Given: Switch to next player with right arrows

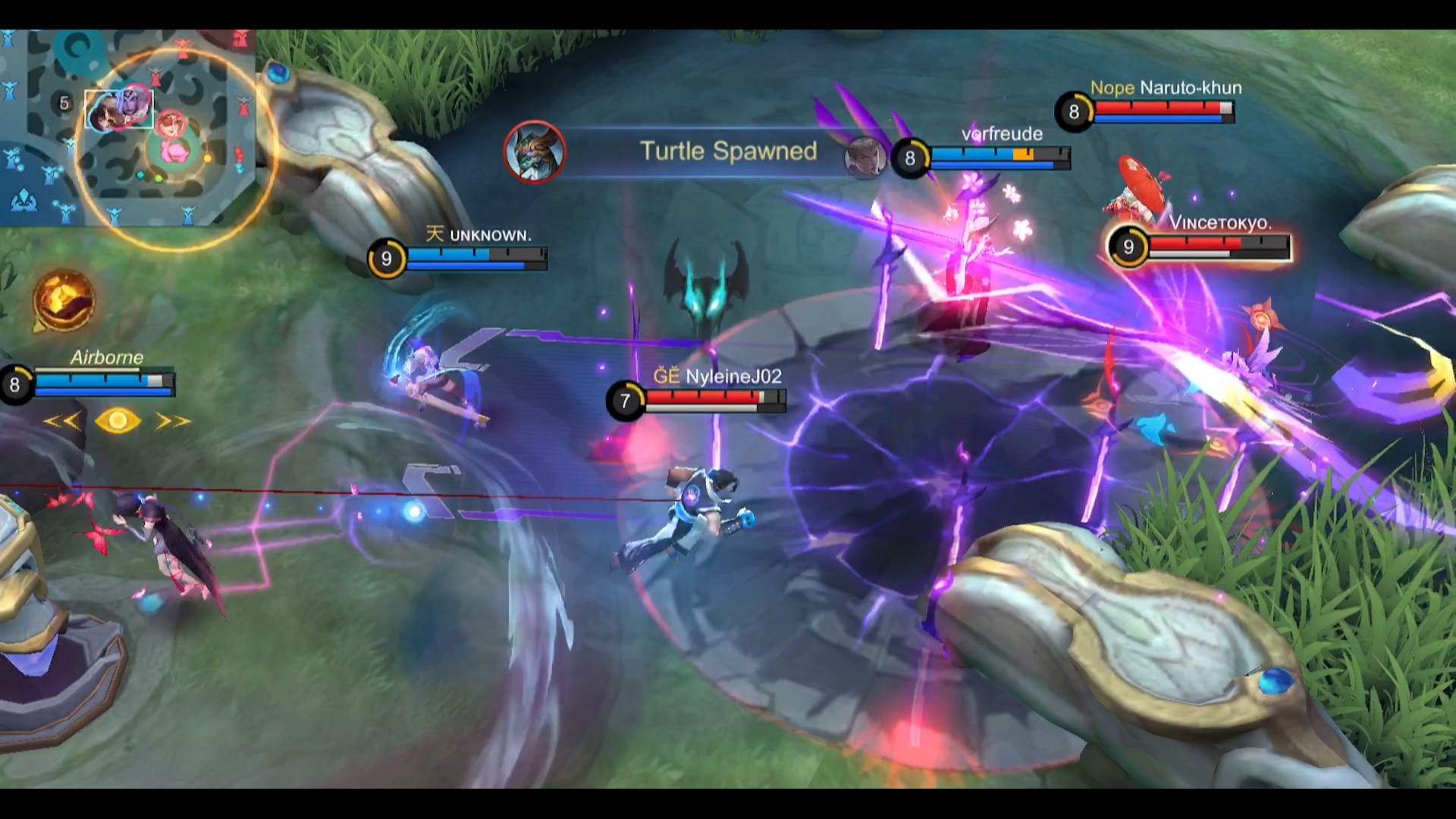Looking at the screenshot, I should coord(172,421).
